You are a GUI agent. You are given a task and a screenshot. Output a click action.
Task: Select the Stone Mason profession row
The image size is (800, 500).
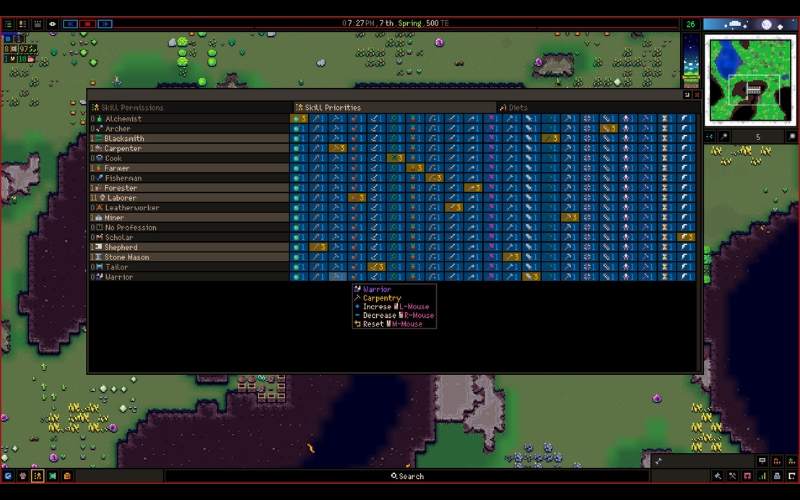click(126, 257)
